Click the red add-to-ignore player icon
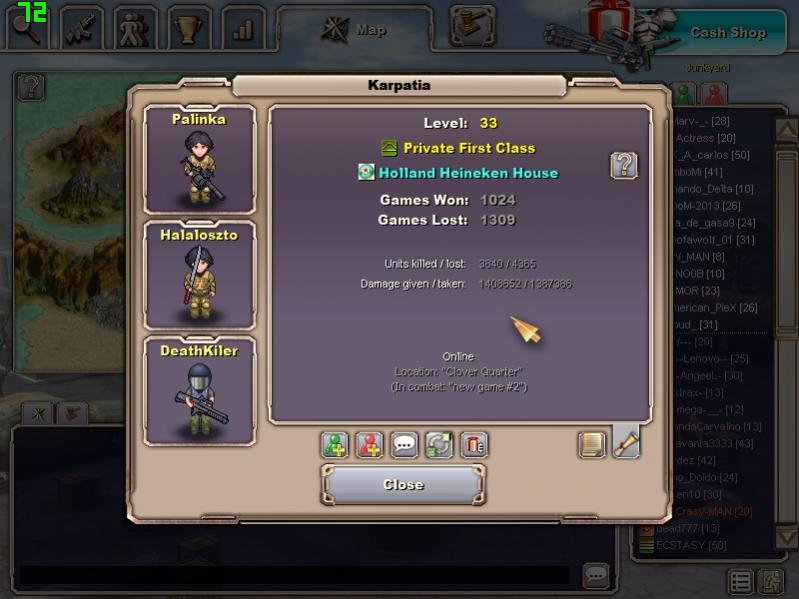The height and width of the screenshot is (599, 799). coord(370,445)
